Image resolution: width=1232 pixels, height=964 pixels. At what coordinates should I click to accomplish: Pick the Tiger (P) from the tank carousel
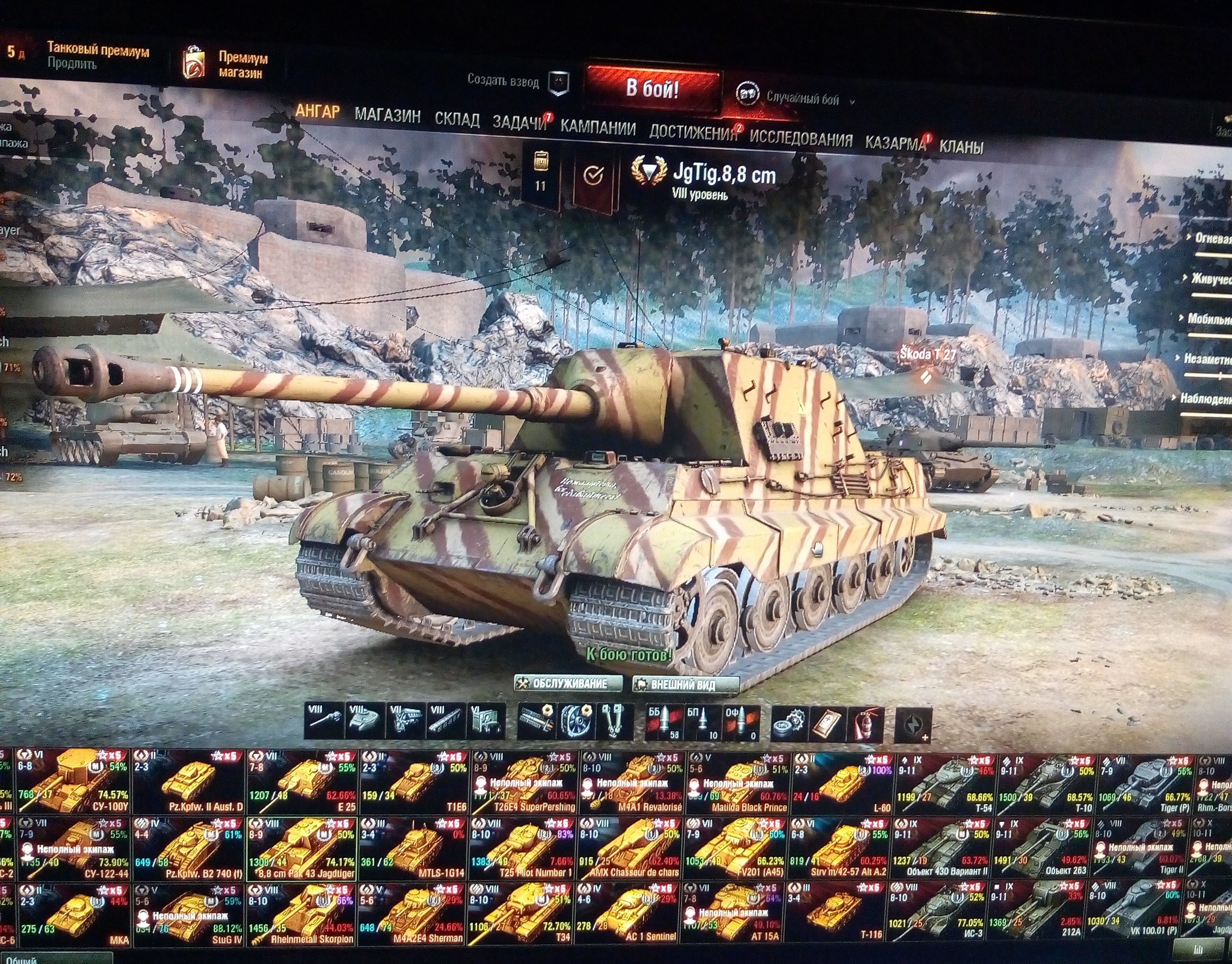tap(1145, 782)
